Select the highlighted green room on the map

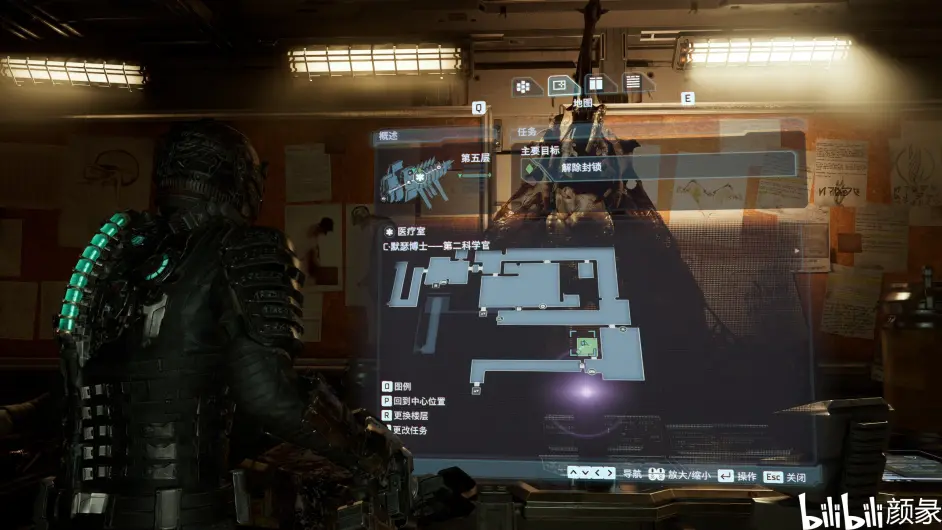(586, 345)
